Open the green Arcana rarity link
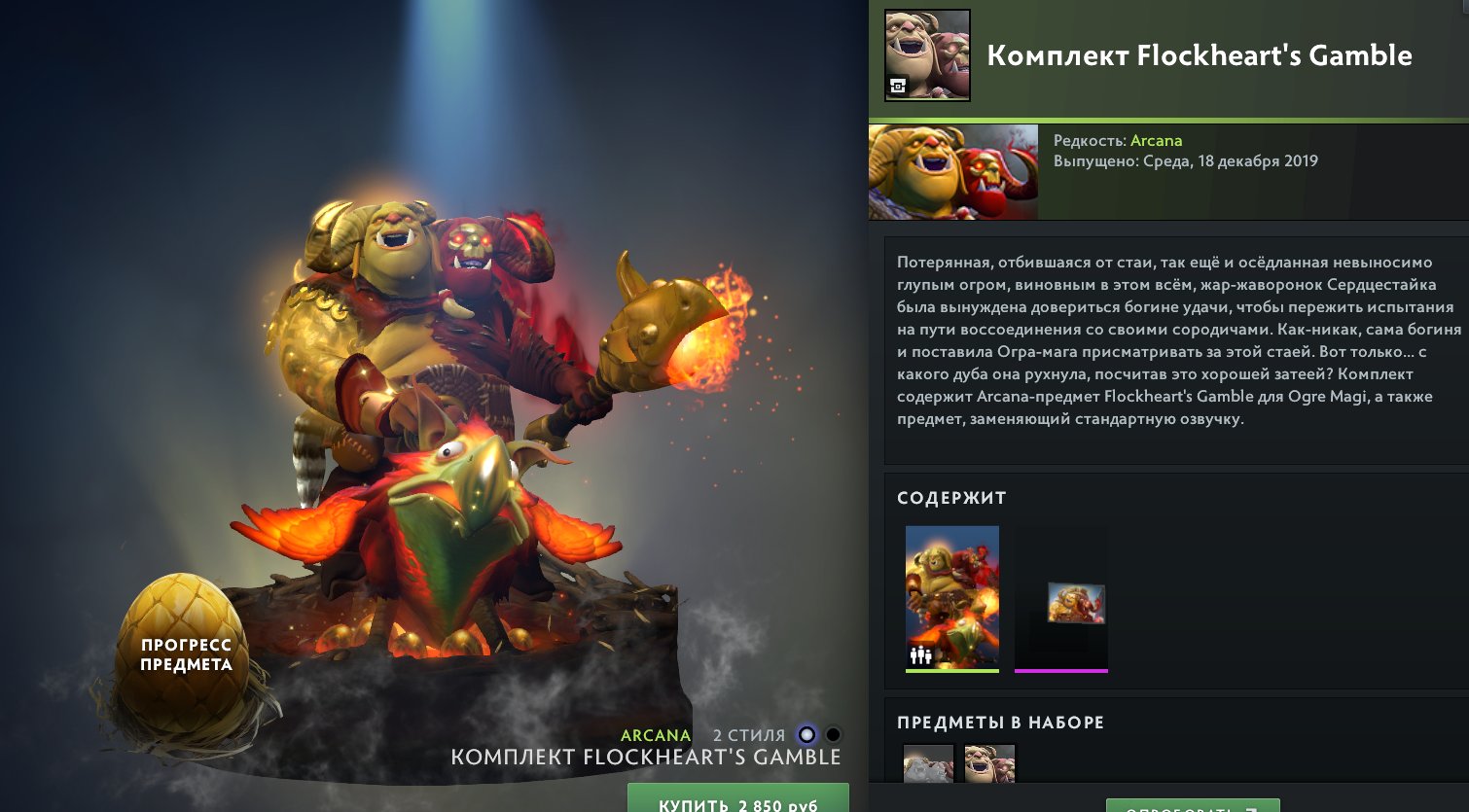The height and width of the screenshot is (812, 1469). pyautogui.click(x=1157, y=140)
